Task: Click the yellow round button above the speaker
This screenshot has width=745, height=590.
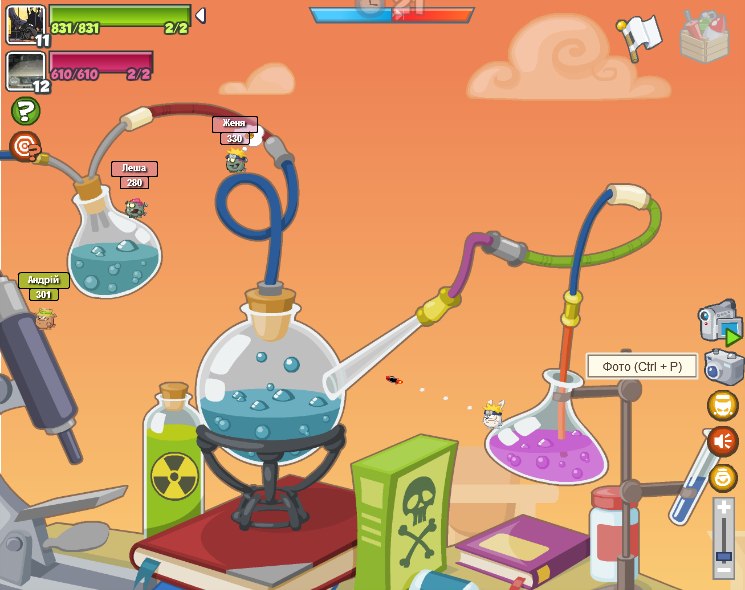Action: coord(723,405)
